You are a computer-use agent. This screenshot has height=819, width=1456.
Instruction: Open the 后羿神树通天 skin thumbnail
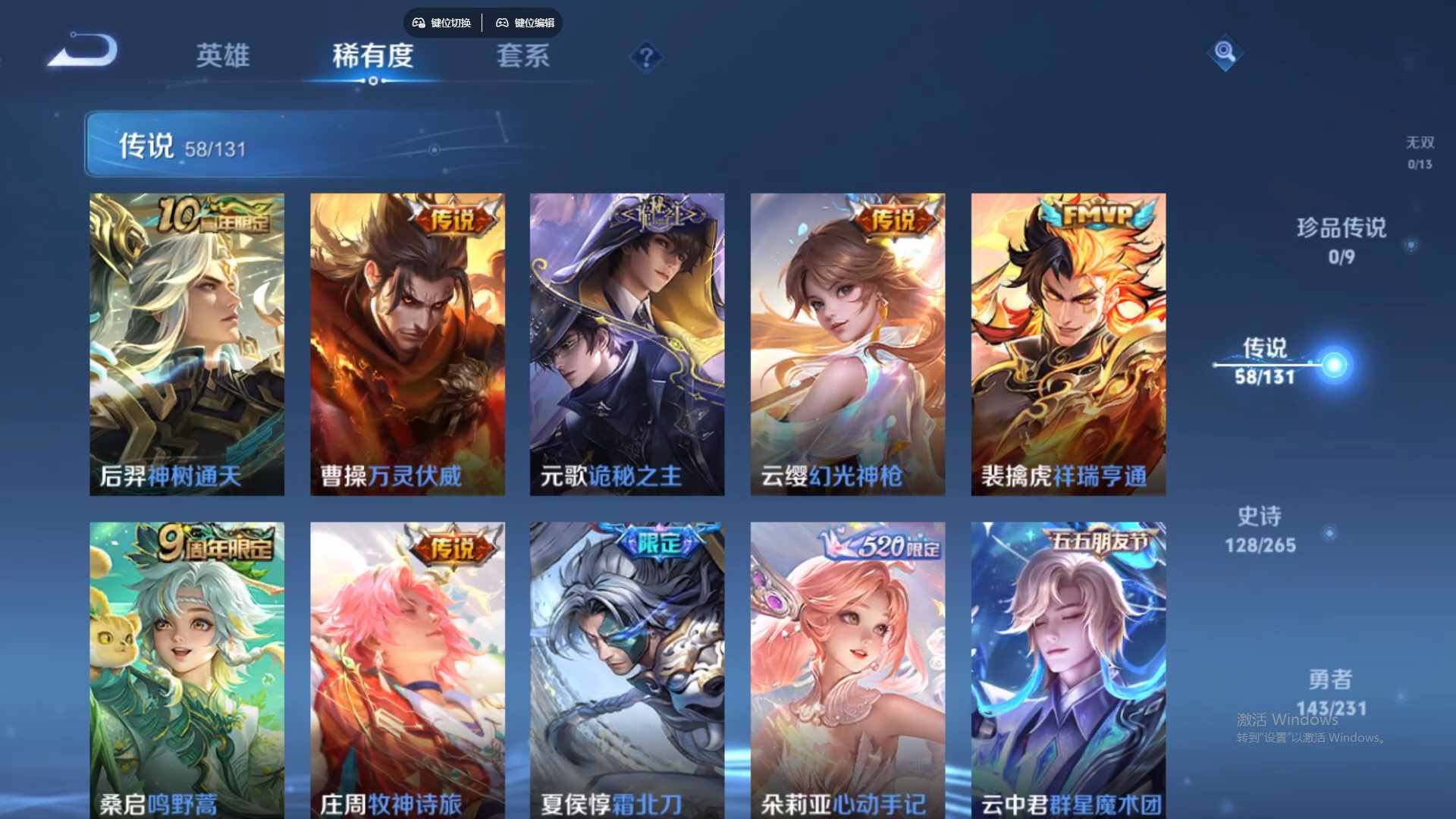click(187, 343)
